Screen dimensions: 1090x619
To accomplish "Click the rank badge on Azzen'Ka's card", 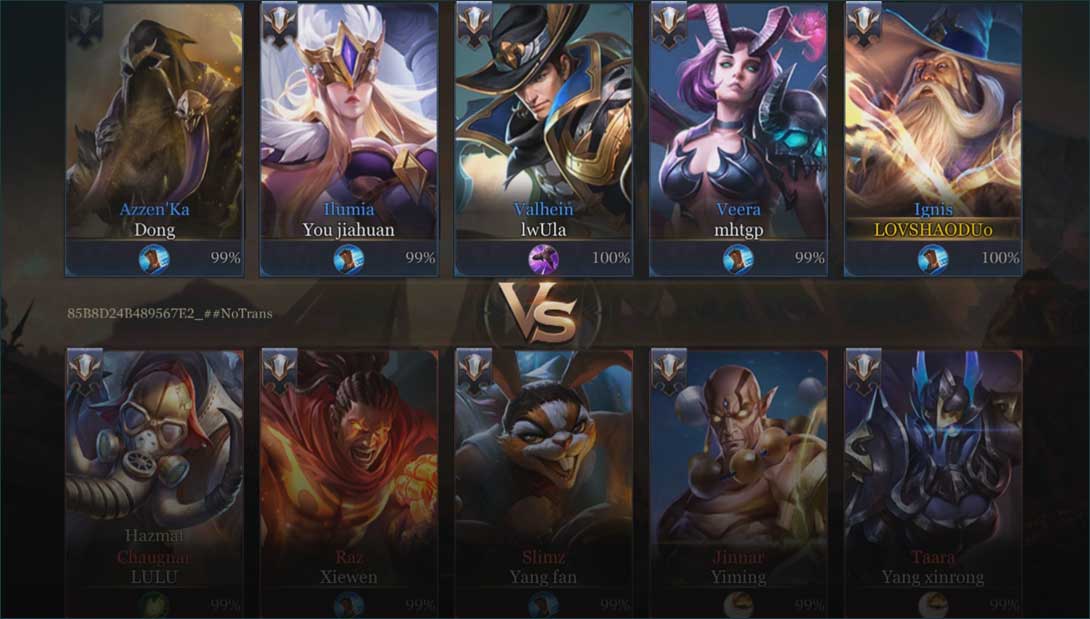I will coord(84,25).
